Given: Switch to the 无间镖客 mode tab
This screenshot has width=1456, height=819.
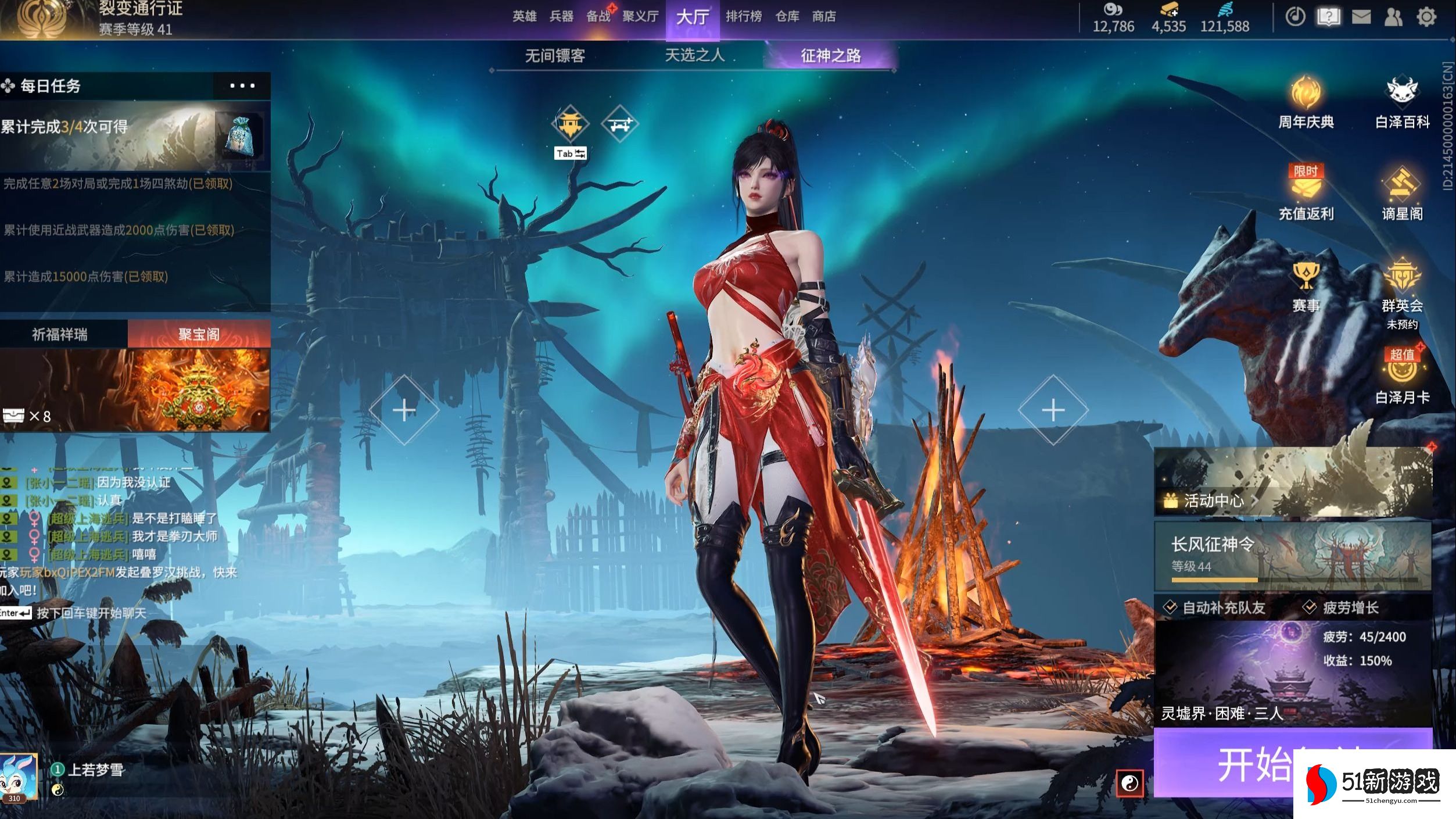Looking at the screenshot, I should coord(555,56).
